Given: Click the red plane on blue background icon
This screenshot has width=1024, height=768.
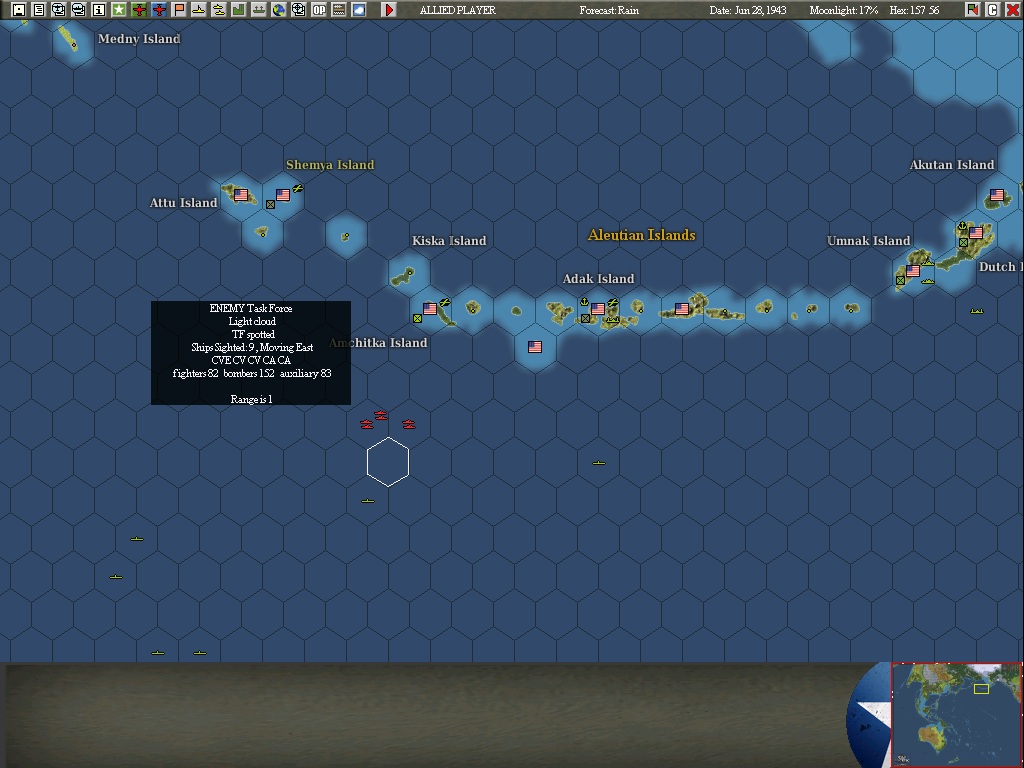Looking at the screenshot, I should [159, 10].
